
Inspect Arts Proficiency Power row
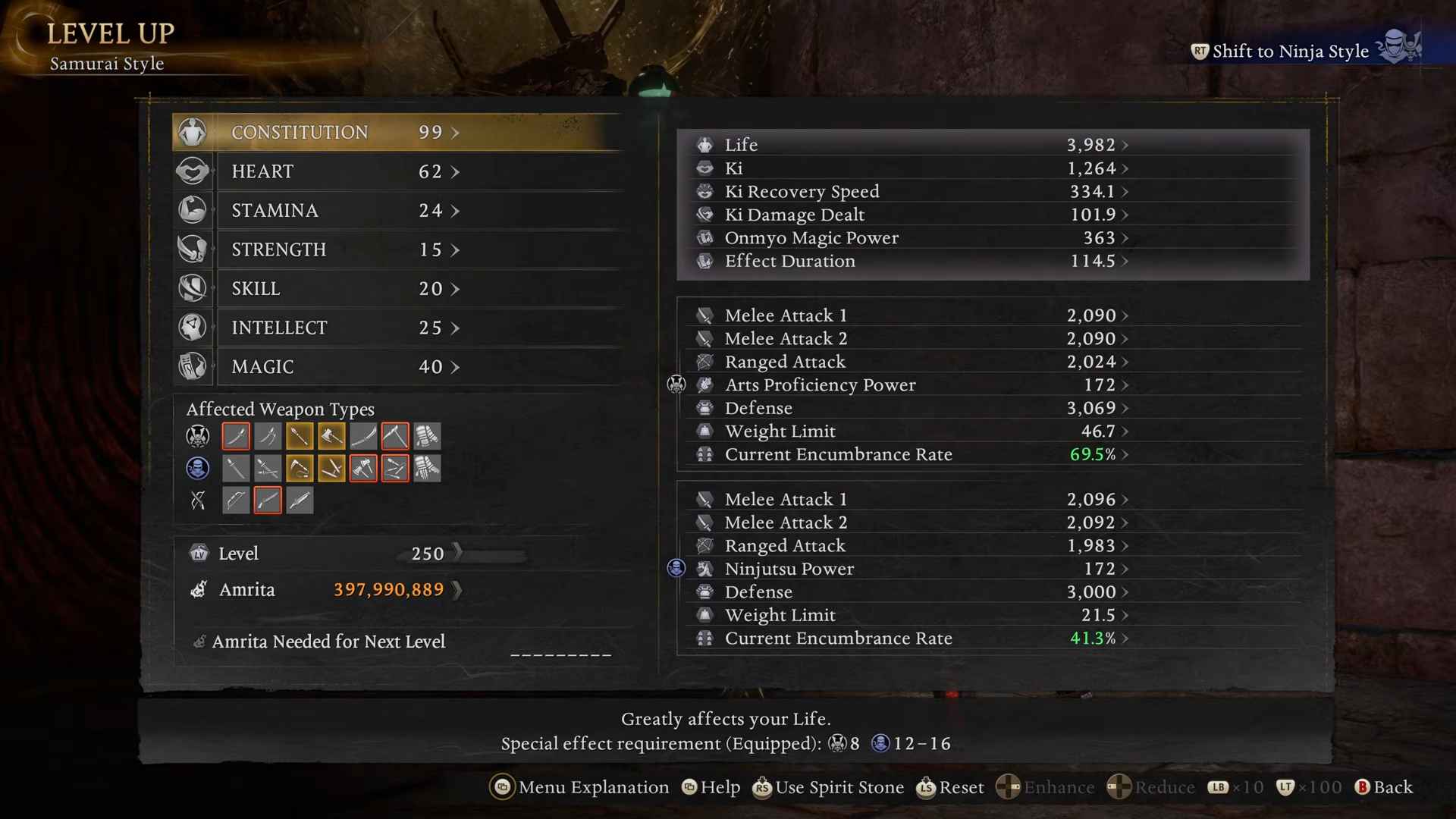910,385
